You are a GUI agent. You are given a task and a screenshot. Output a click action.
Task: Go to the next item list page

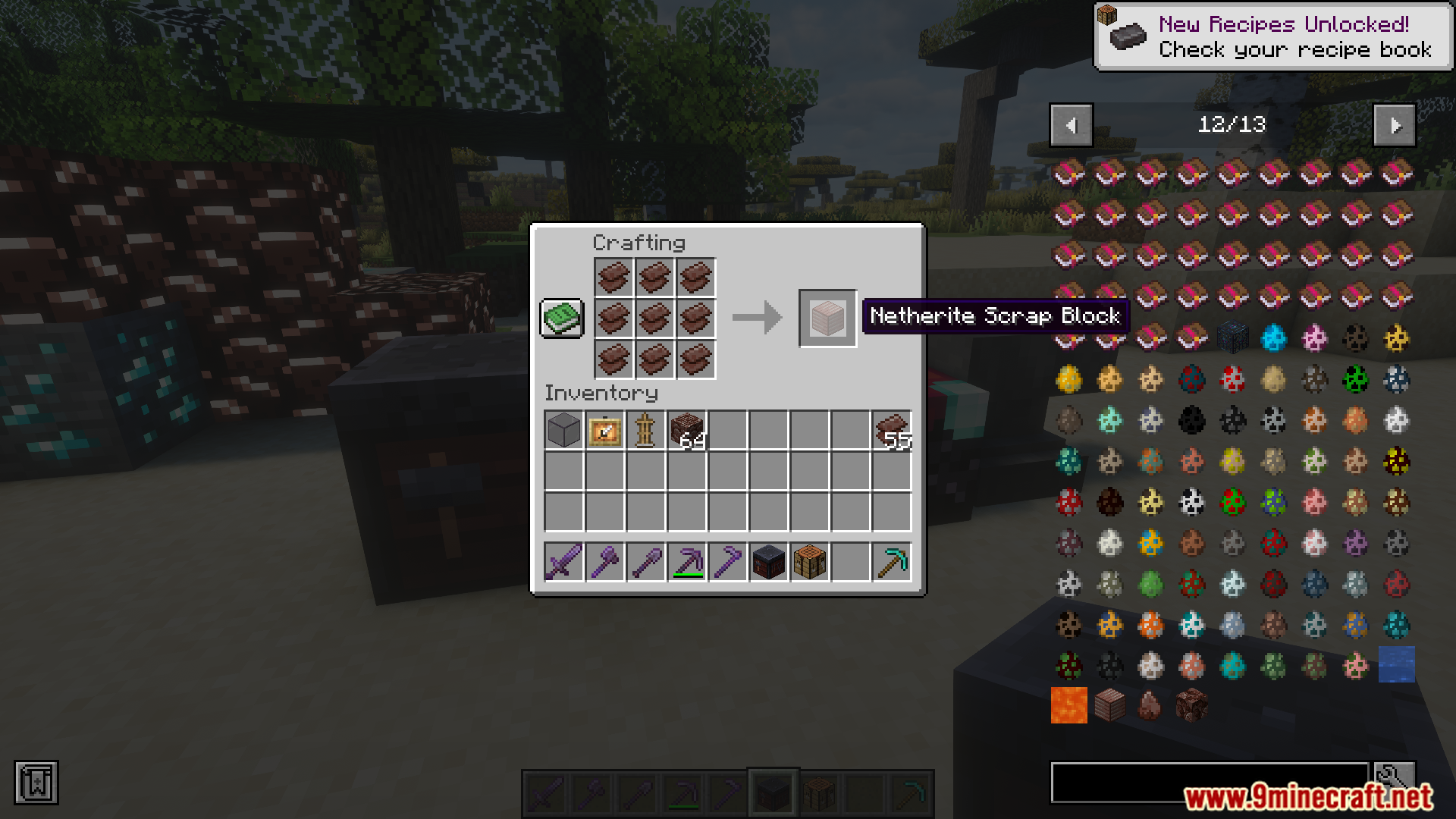(x=1395, y=125)
